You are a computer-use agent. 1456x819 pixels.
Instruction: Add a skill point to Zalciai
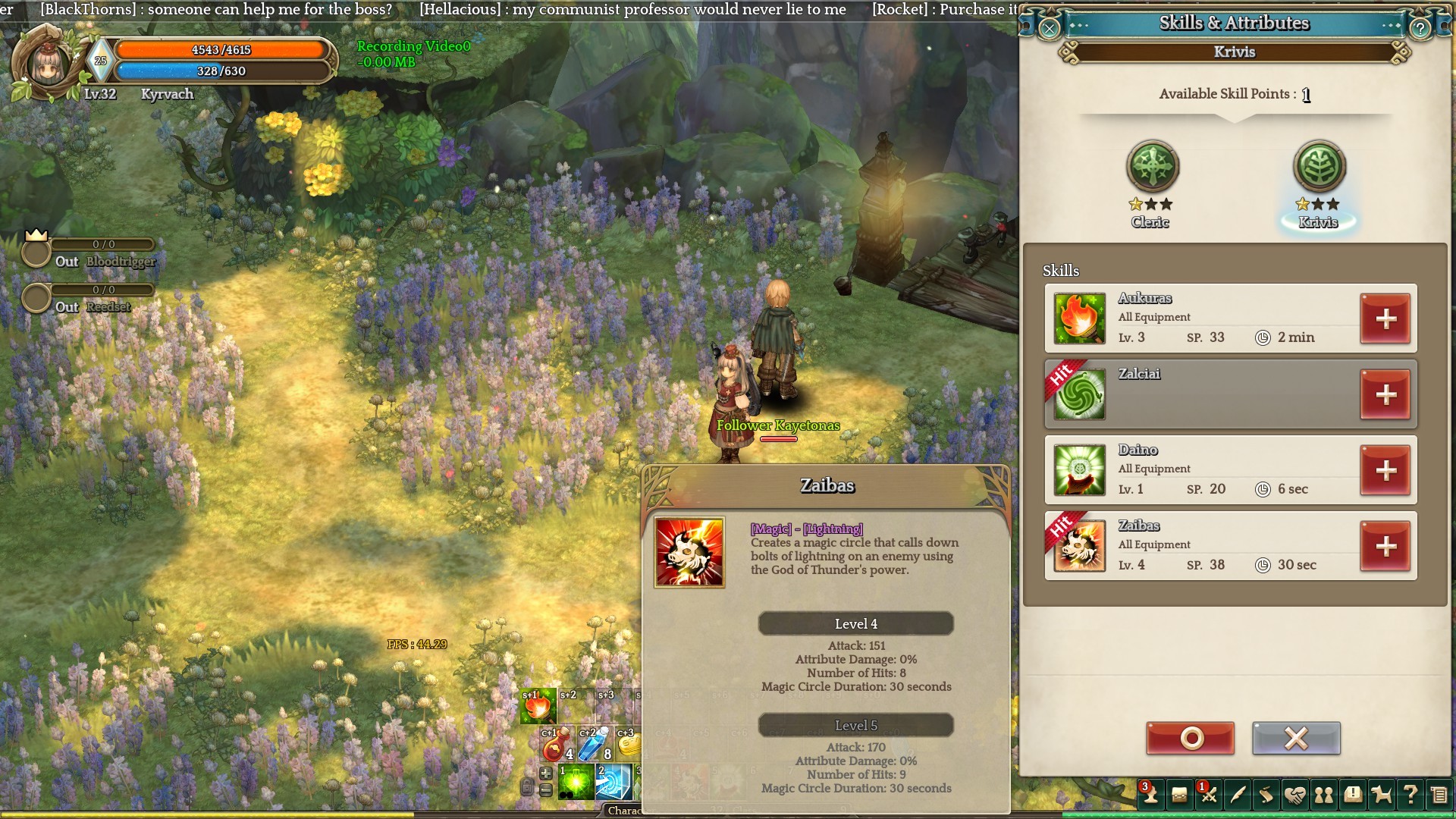tap(1385, 394)
